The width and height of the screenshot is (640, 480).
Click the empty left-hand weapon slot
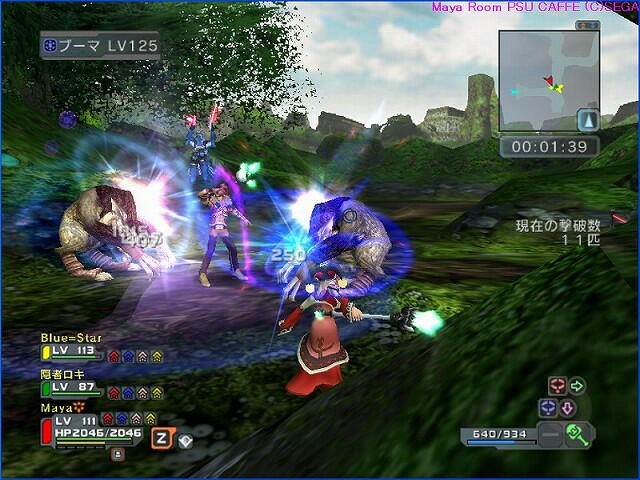549,434
